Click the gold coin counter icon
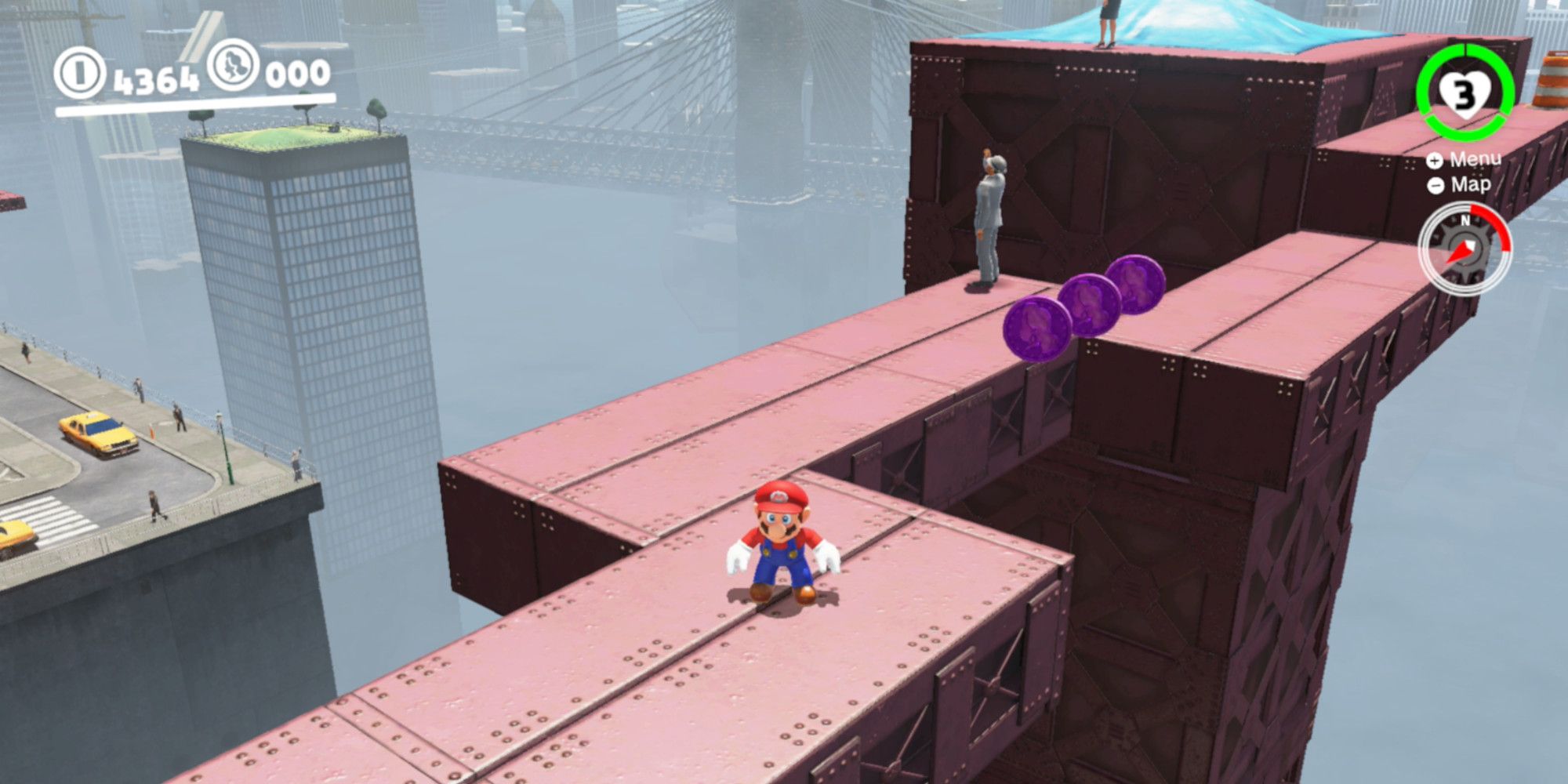This screenshot has height=784, width=1568. point(79,71)
